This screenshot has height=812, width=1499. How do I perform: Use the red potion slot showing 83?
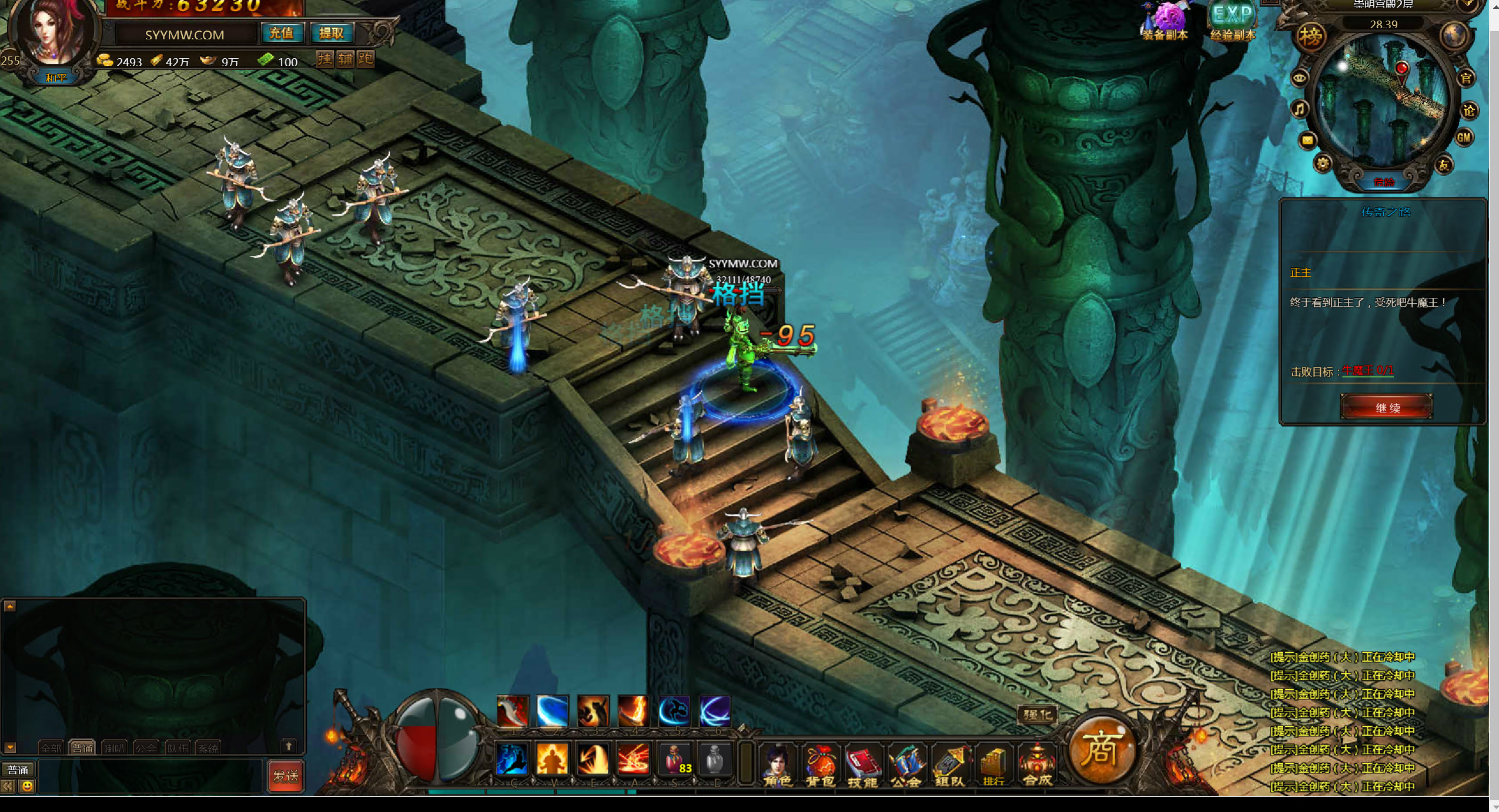[x=675, y=759]
